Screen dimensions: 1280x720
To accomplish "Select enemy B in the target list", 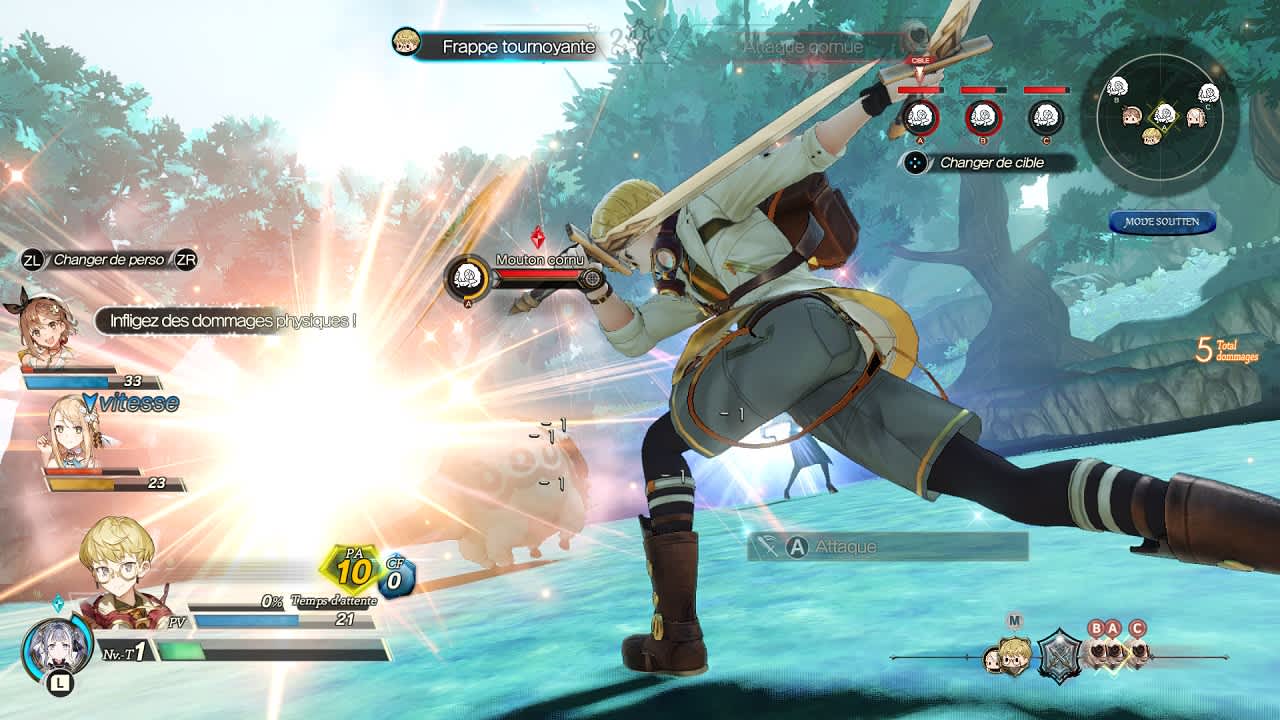I will (983, 117).
